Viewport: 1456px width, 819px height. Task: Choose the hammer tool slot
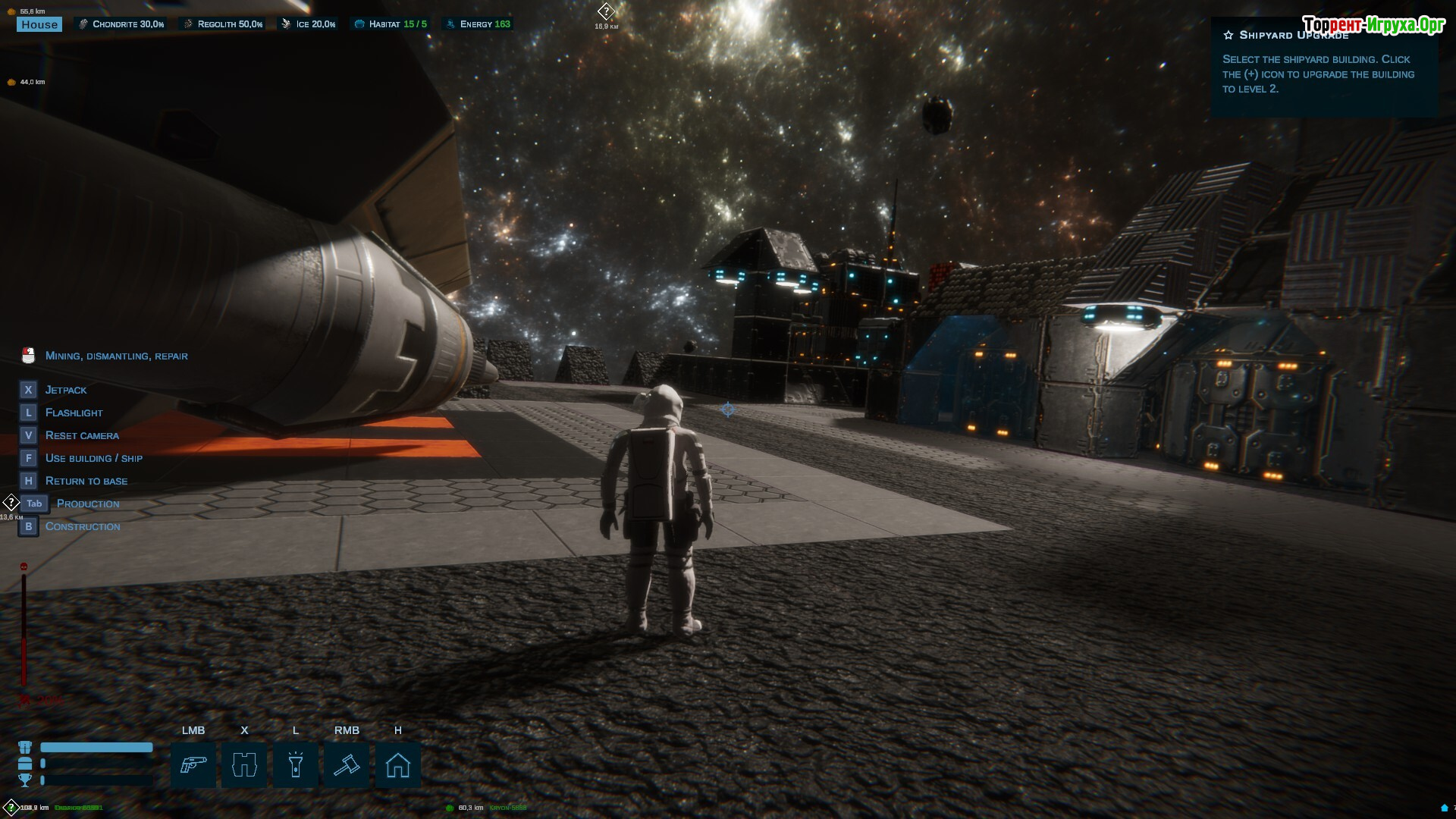(x=347, y=765)
